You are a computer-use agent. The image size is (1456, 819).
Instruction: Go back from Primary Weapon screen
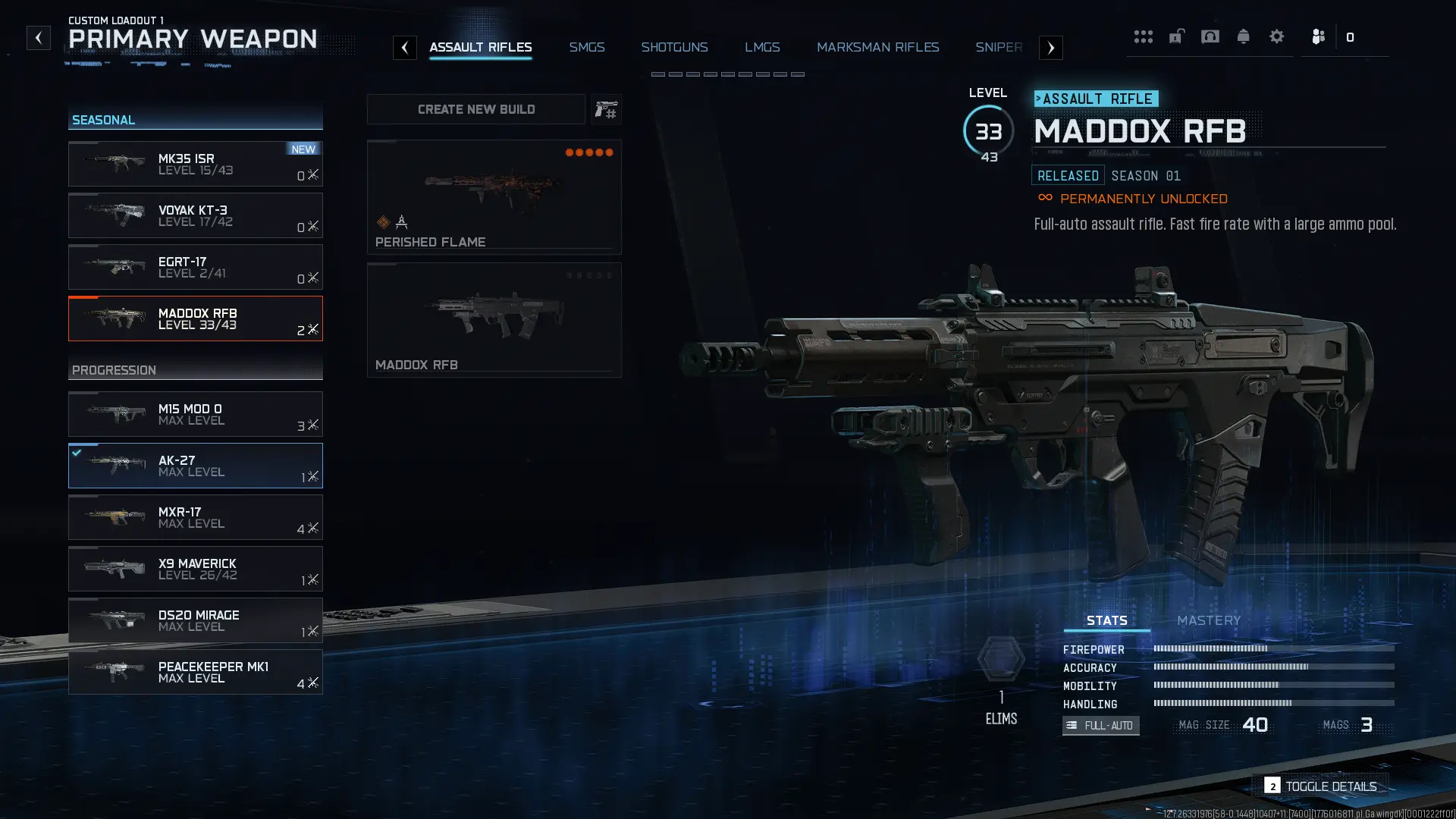(38, 38)
